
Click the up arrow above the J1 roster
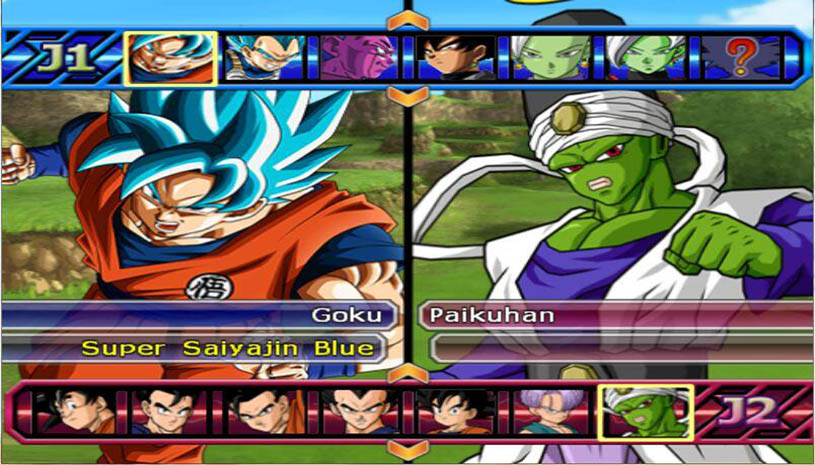[407, 20]
